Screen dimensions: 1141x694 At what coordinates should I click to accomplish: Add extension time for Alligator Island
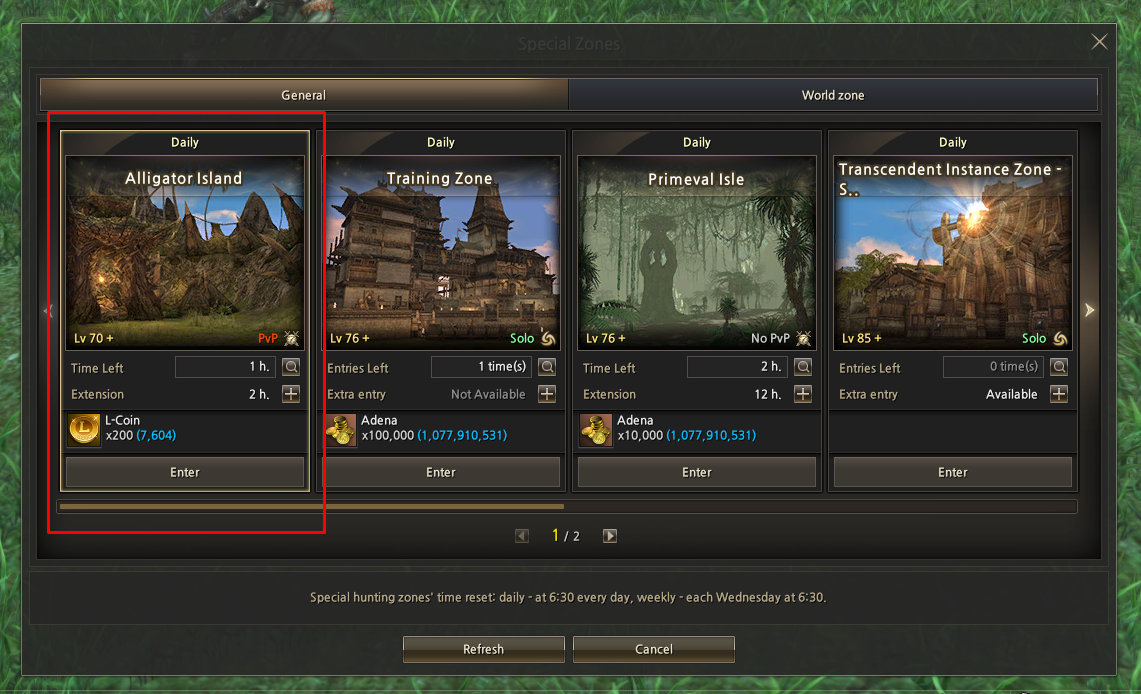[x=291, y=394]
